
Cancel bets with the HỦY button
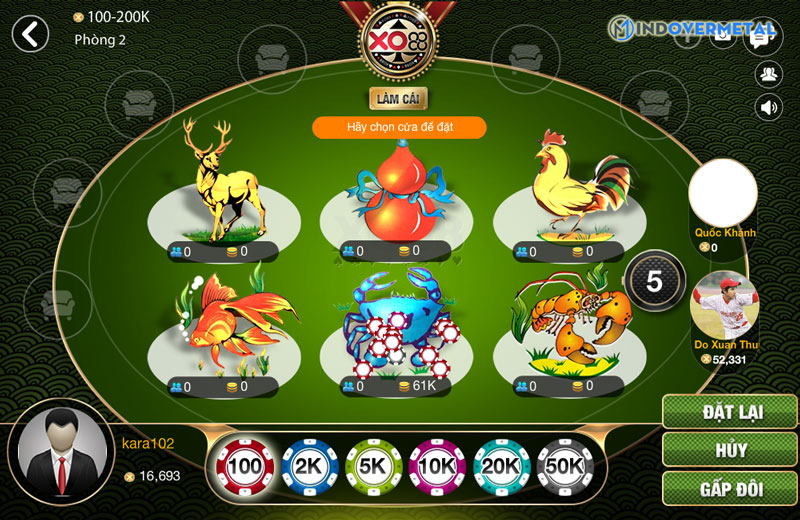729,451
